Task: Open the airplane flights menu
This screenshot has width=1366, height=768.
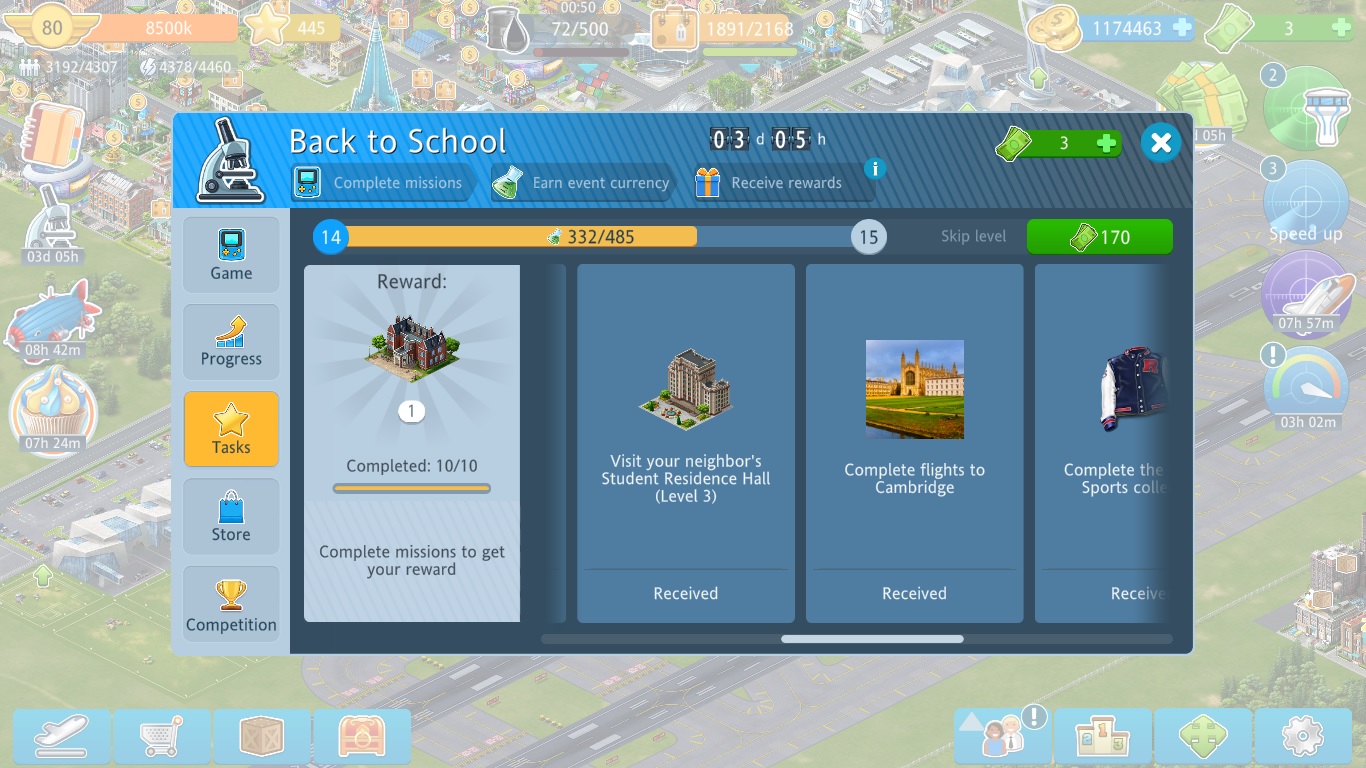Action: click(61, 737)
